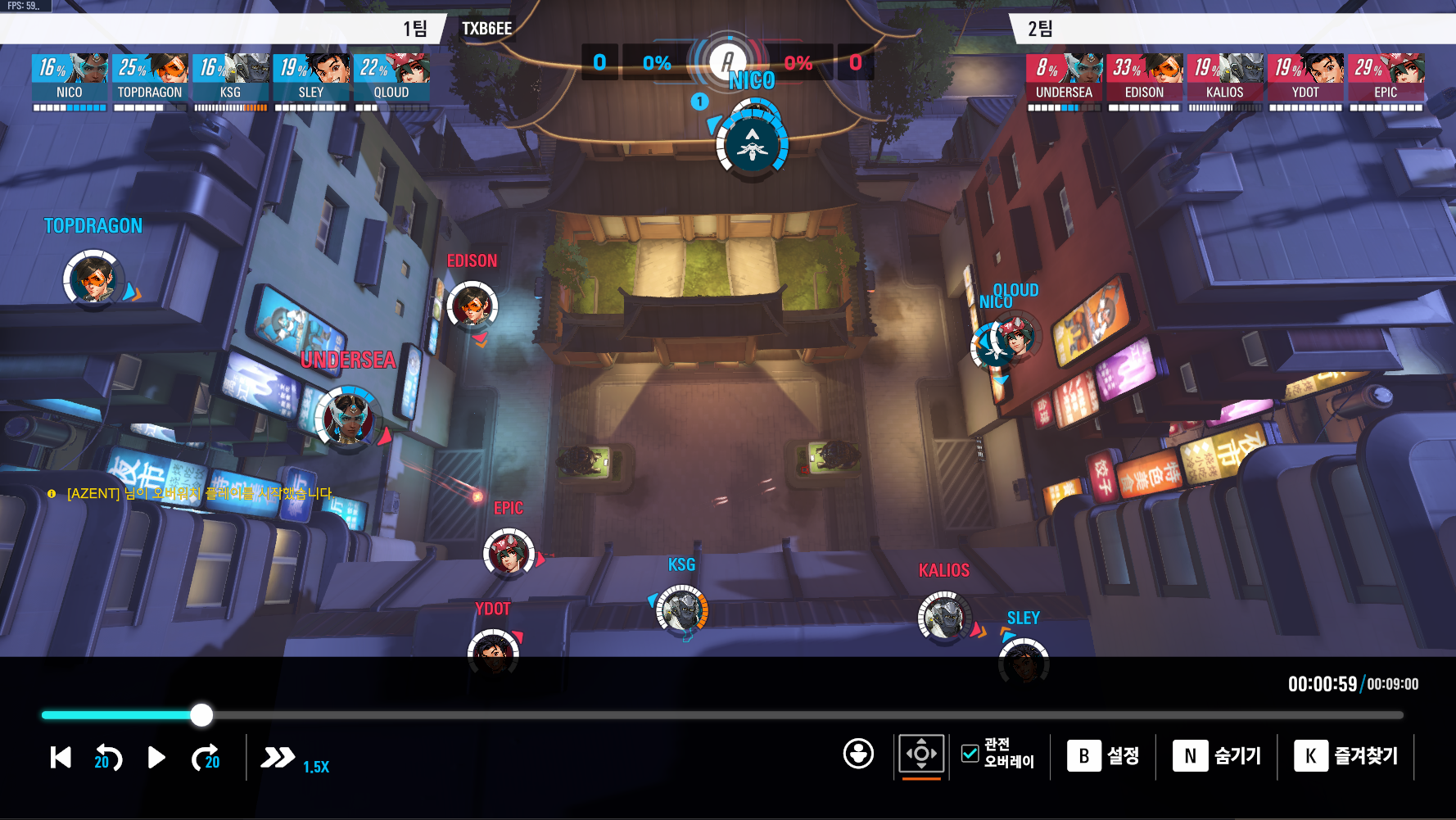Restart replay with skip-to-start button
This screenshot has width=1456, height=820.
[x=61, y=758]
